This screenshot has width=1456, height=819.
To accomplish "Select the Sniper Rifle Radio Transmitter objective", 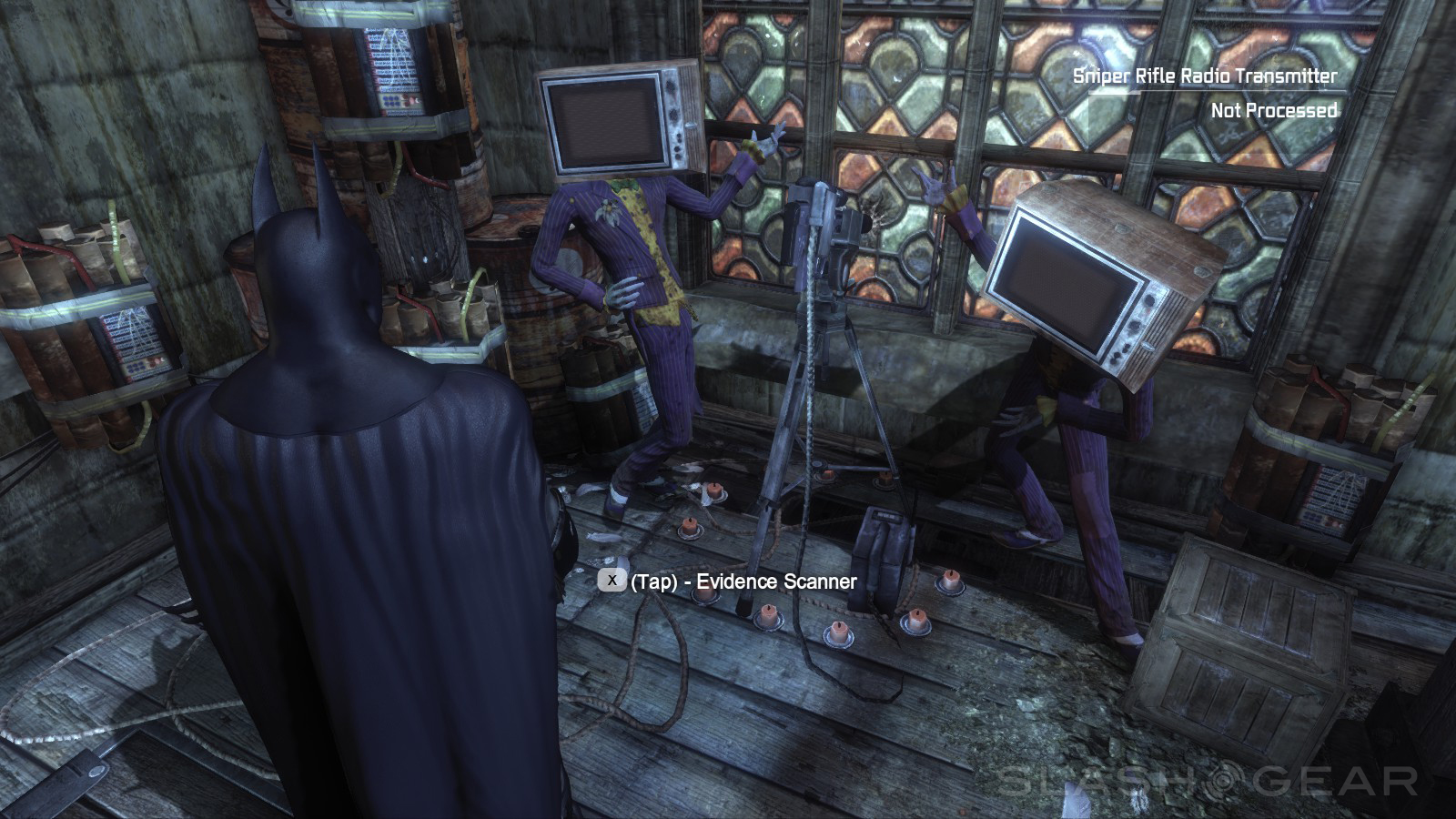I will pos(1205,76).
